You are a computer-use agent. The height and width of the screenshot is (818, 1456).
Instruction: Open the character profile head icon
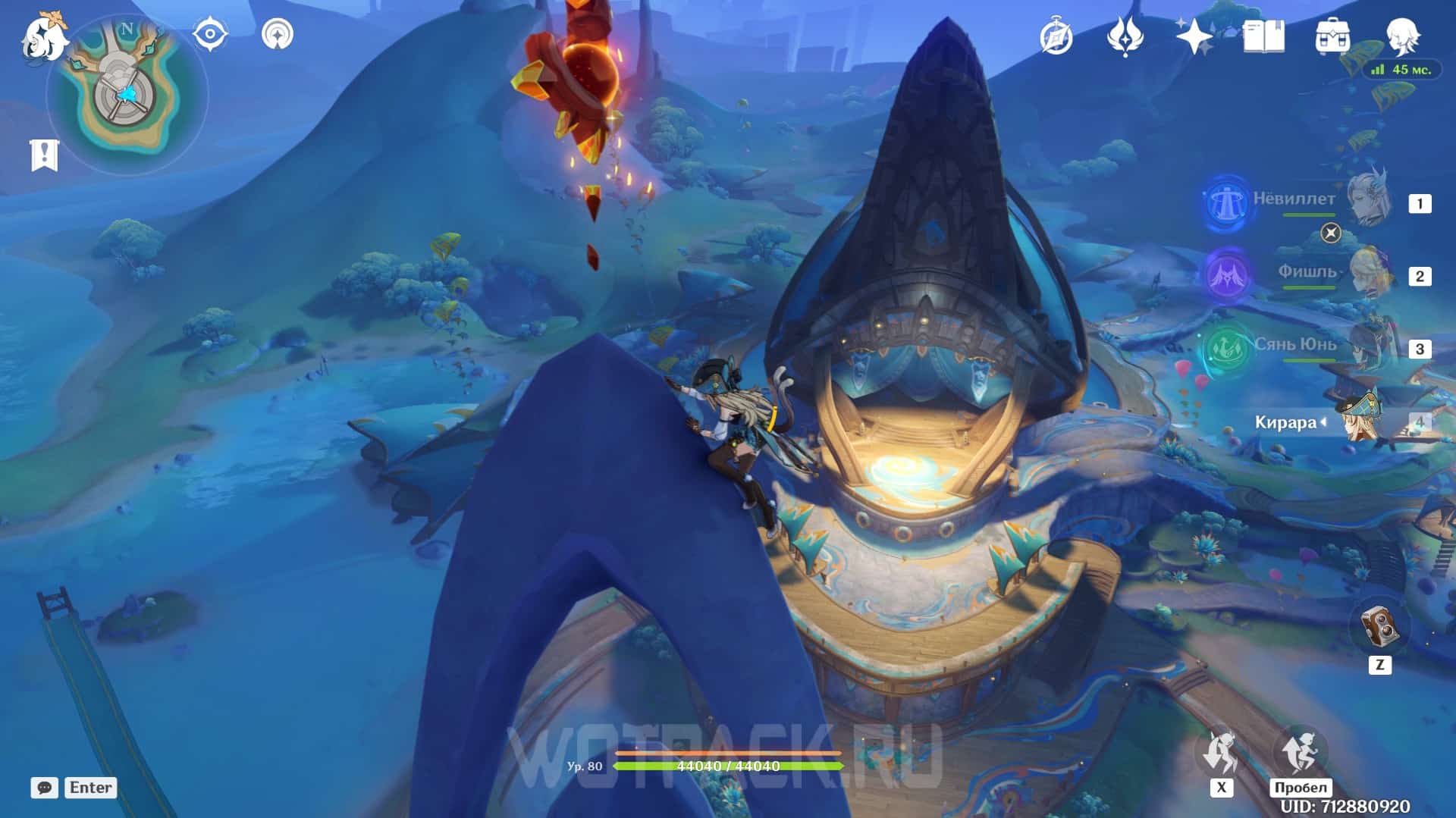(1402, 35)
